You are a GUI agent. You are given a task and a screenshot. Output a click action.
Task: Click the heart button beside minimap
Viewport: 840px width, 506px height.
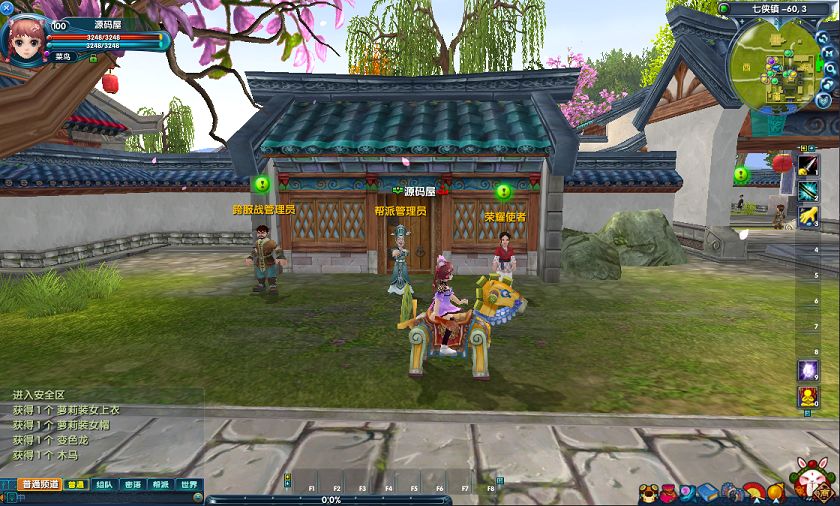point(824,102)
